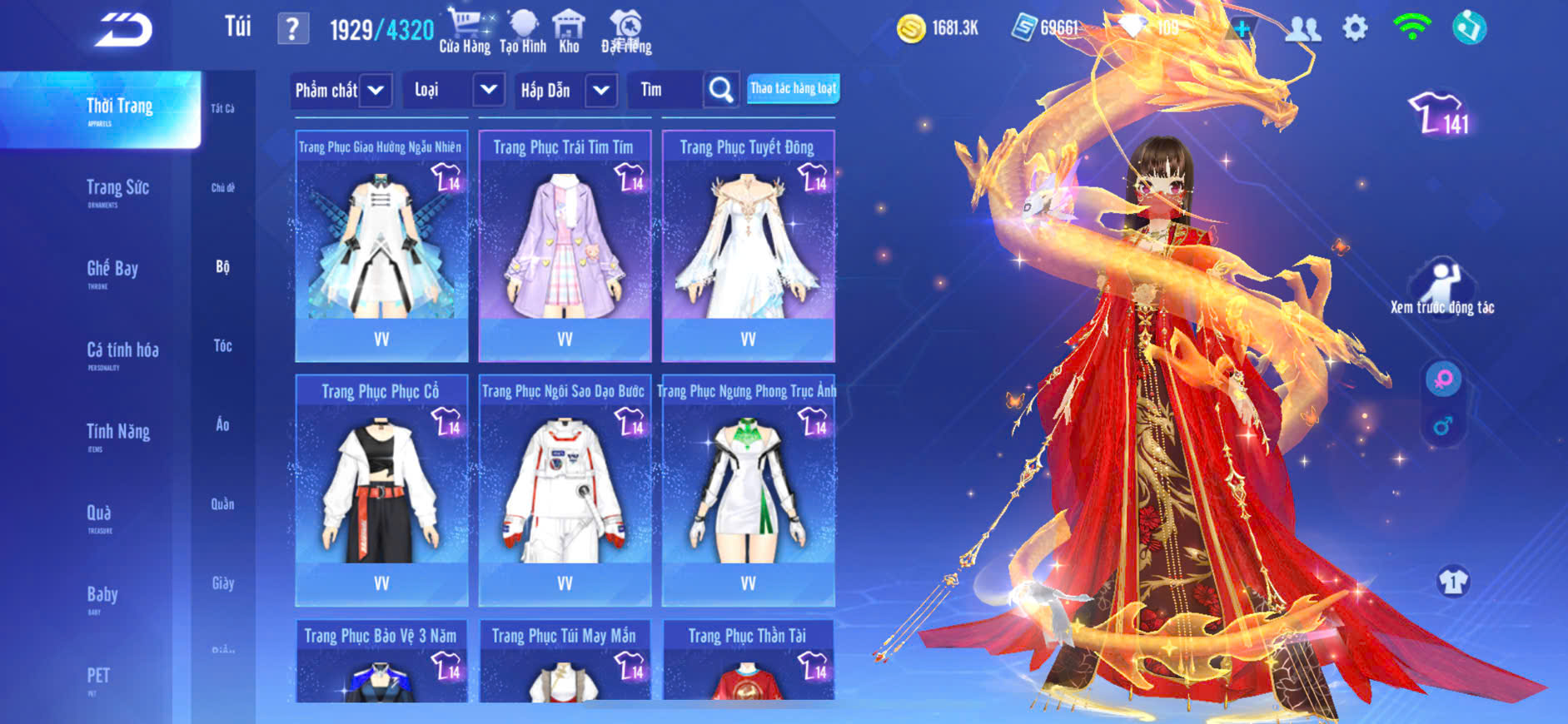1568x724 pixels.
Task: Select Trang Phục Ngôi Sao Dạo Bước
Action: tap(565, 490)
